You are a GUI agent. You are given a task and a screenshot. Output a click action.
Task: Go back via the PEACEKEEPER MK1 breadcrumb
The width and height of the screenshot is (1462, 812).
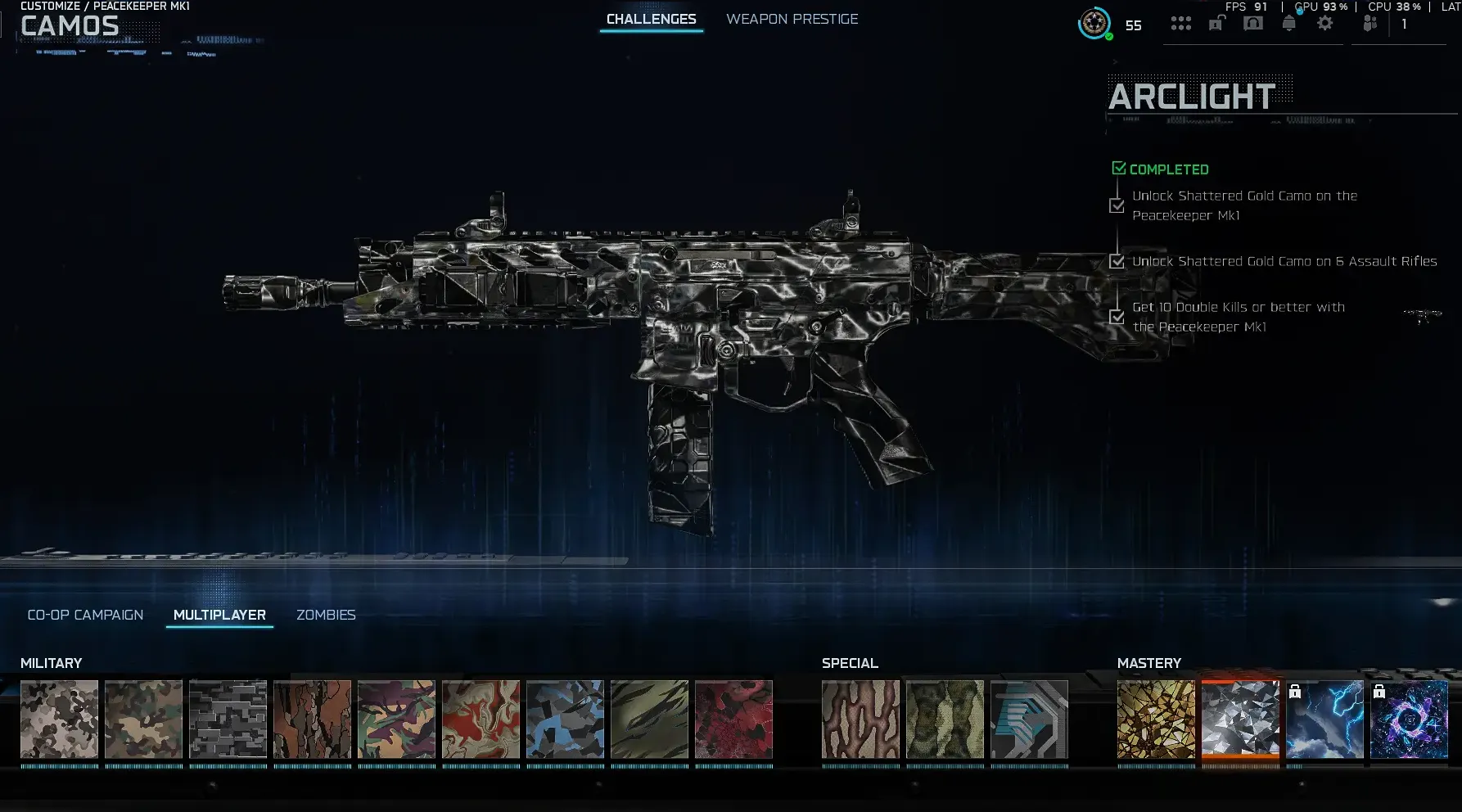pyautogui.click(x=141, y=4)
